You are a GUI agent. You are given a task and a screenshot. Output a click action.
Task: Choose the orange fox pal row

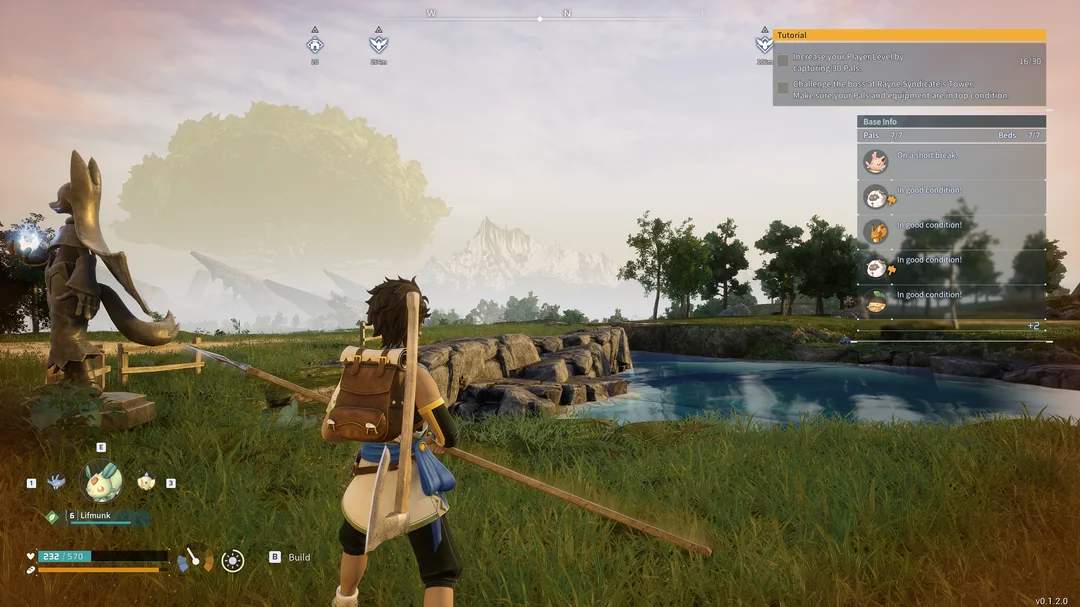coord(876,231)
